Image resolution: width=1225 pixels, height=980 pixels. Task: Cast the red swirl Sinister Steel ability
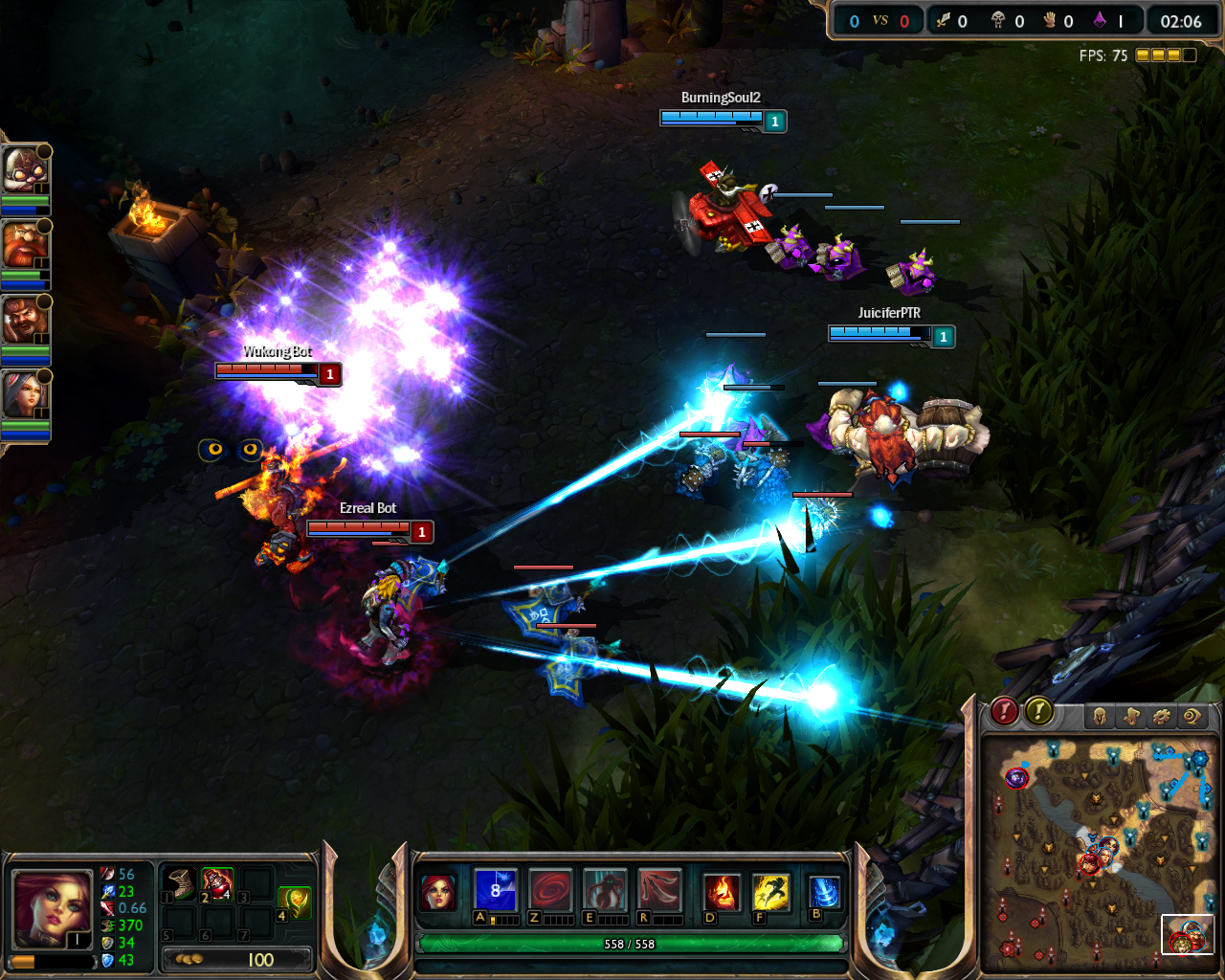(550, 890)
